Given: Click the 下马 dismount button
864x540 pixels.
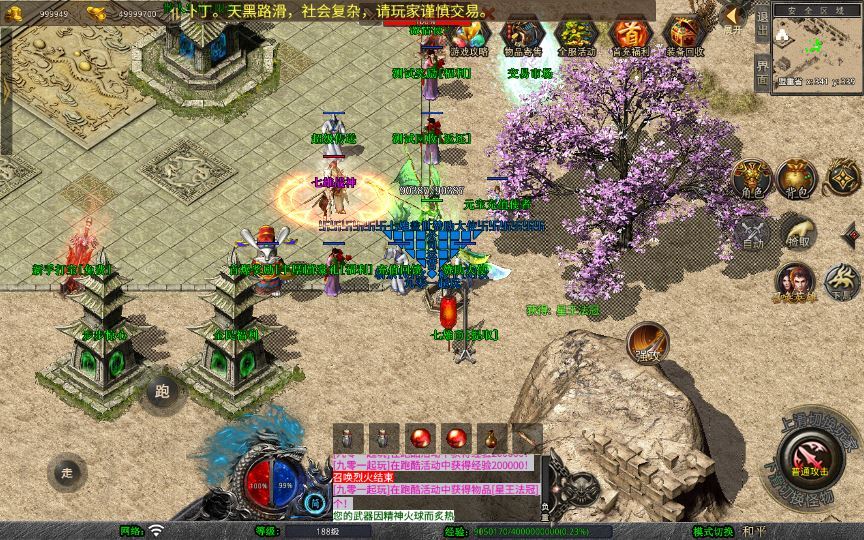Looking at the screenshot, I should pyautogui.click(x=839, y=282).
